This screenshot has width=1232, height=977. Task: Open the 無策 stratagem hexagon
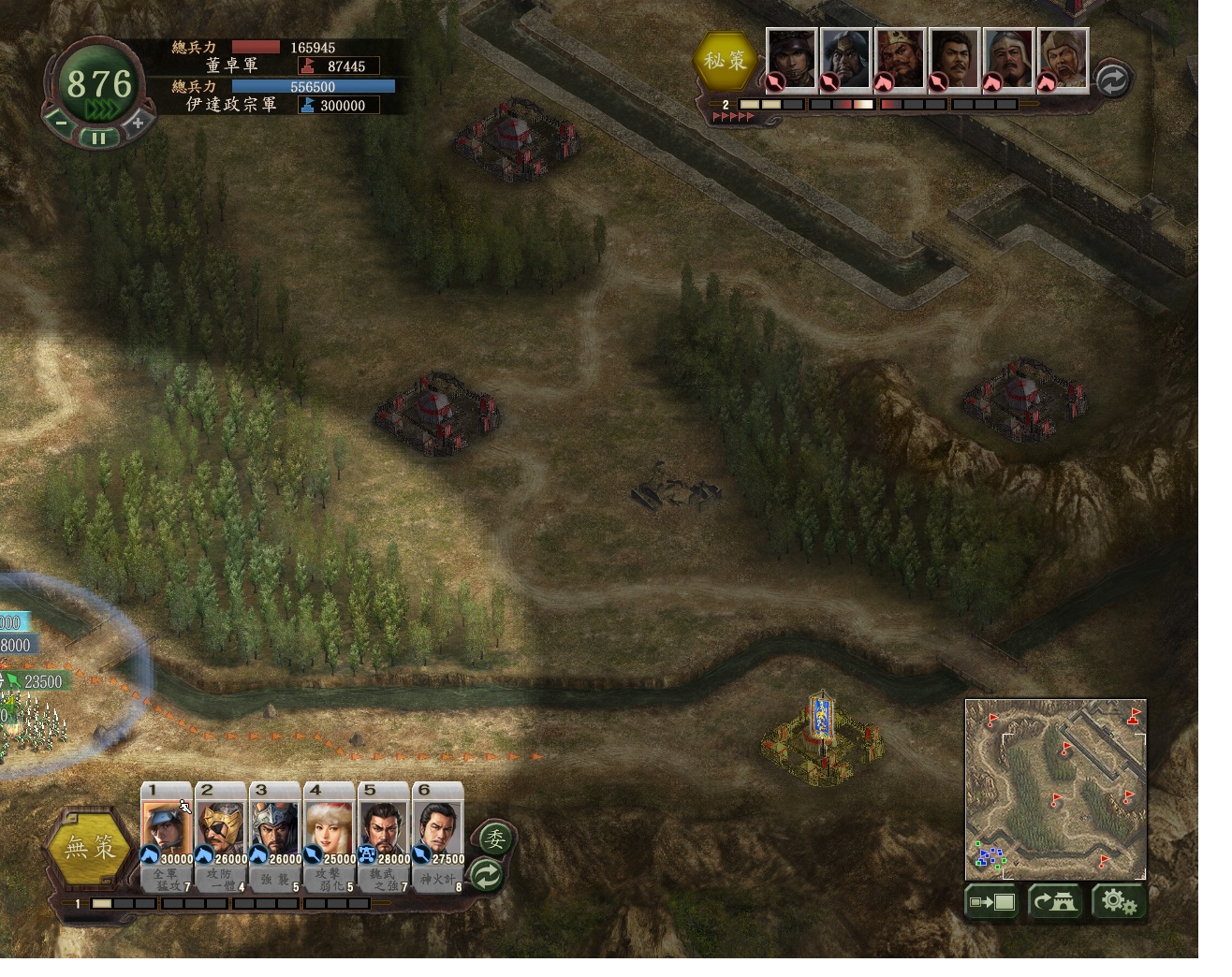90,847
